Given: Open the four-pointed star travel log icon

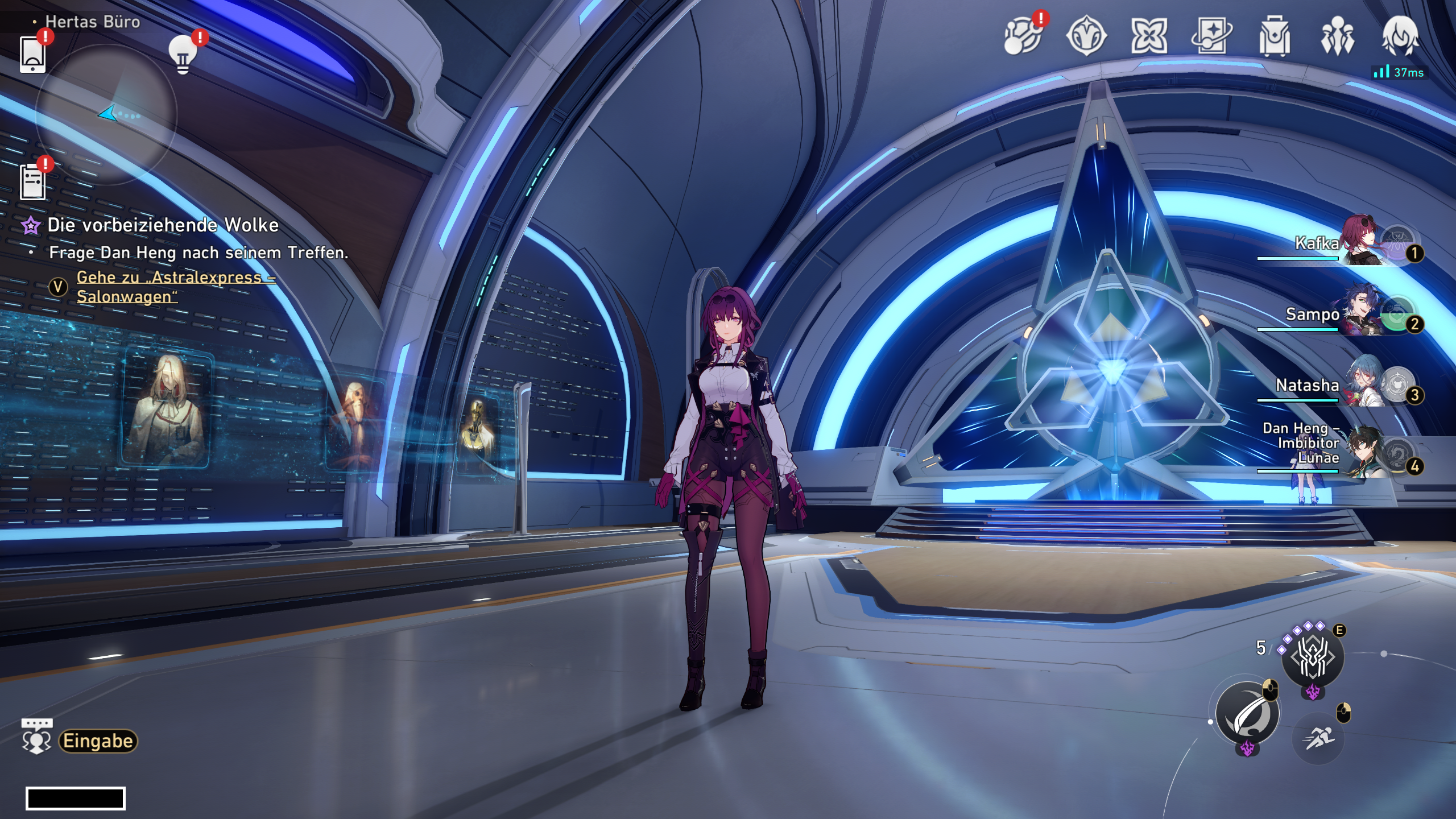Looking at the screenshot, I should (1149, 36).
